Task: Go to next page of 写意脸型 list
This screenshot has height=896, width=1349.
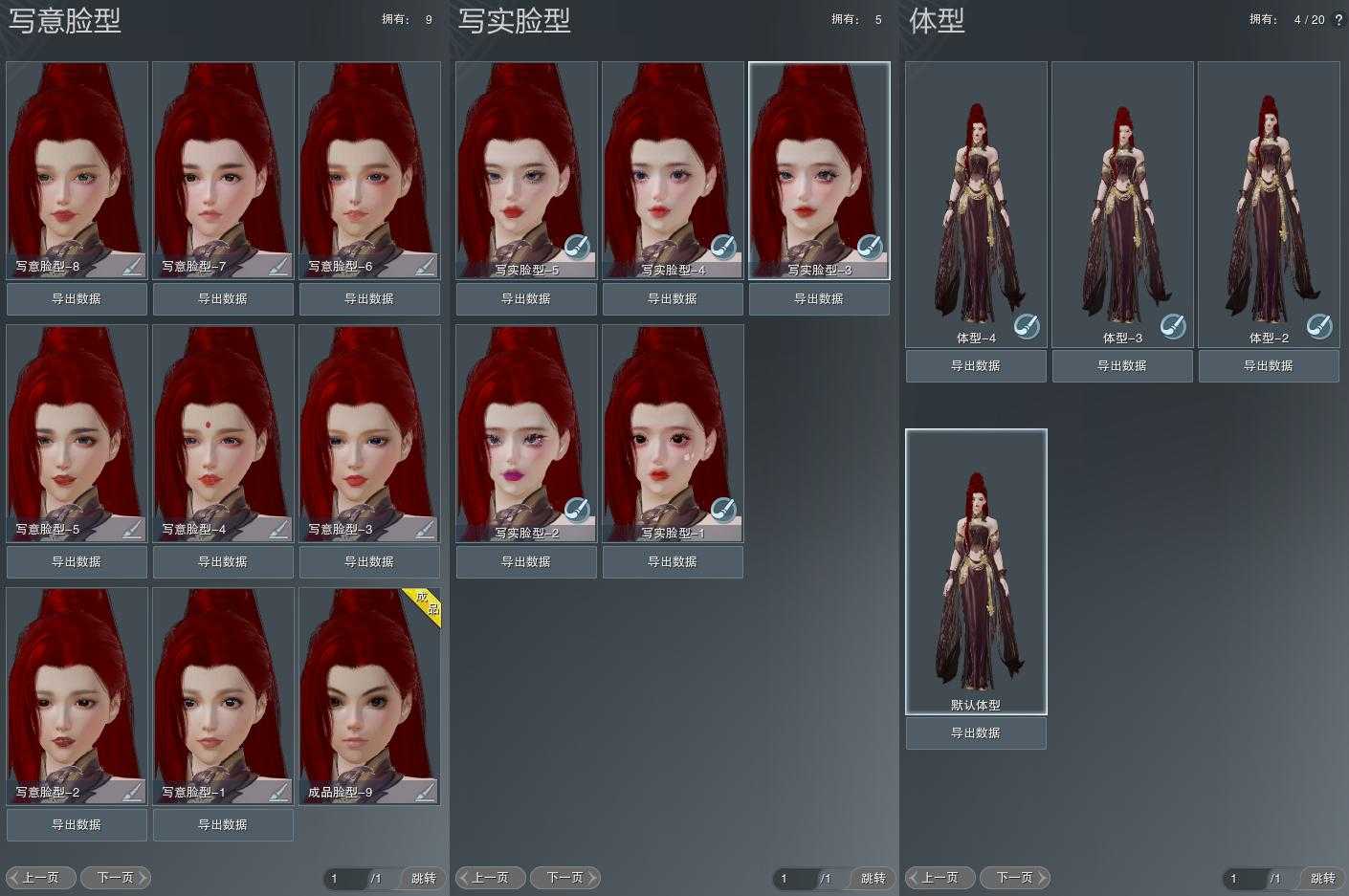Action: coord(116,878)
